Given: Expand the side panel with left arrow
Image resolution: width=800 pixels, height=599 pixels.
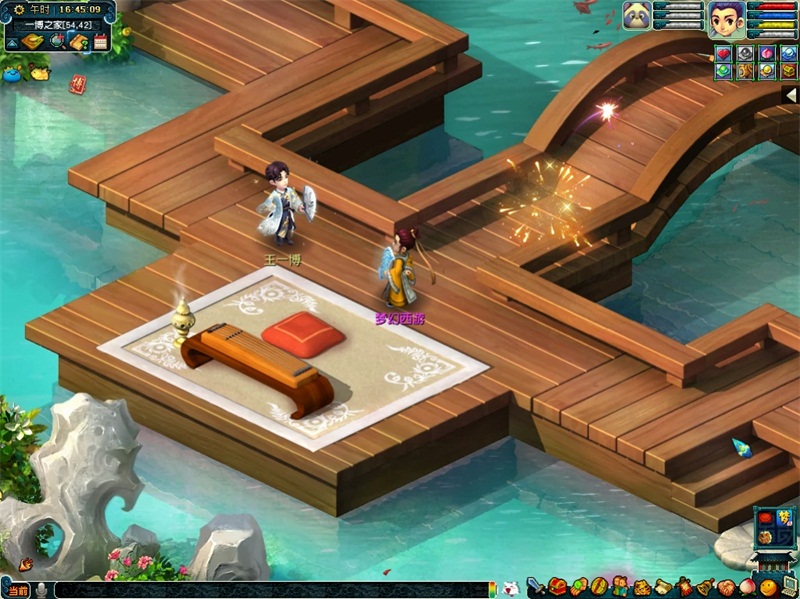Looking at the screenshot, I should click(790, 94).
